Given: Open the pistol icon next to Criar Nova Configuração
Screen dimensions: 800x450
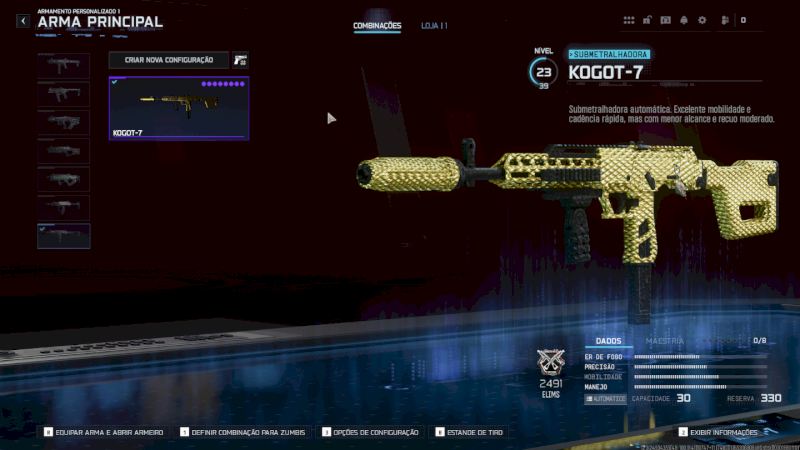Looking at the screenshot, I should pyautogui.click(x=240, y=60).
